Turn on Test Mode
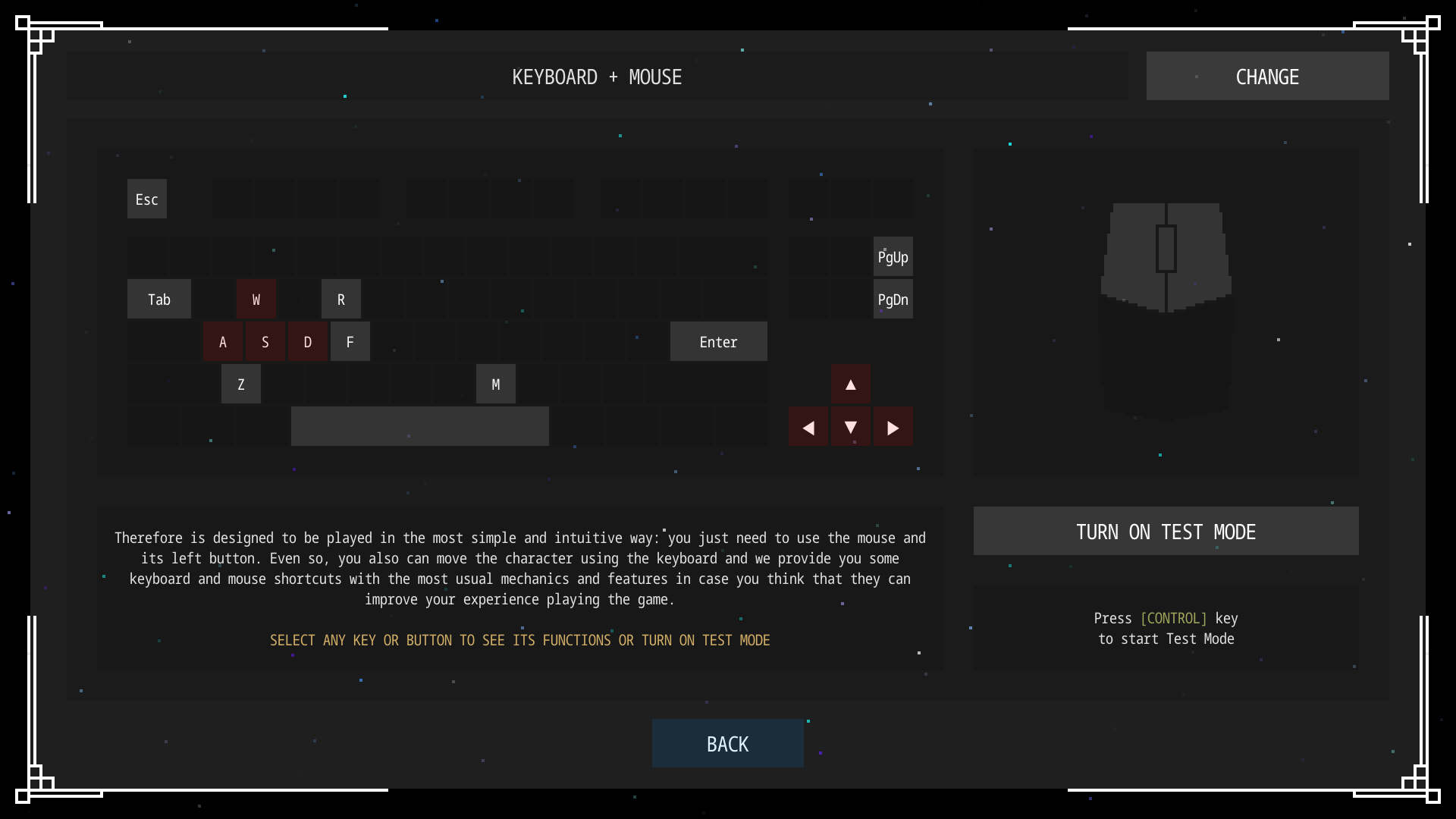The width and height of the screenshot is (1456, 819). point(1166,531)
